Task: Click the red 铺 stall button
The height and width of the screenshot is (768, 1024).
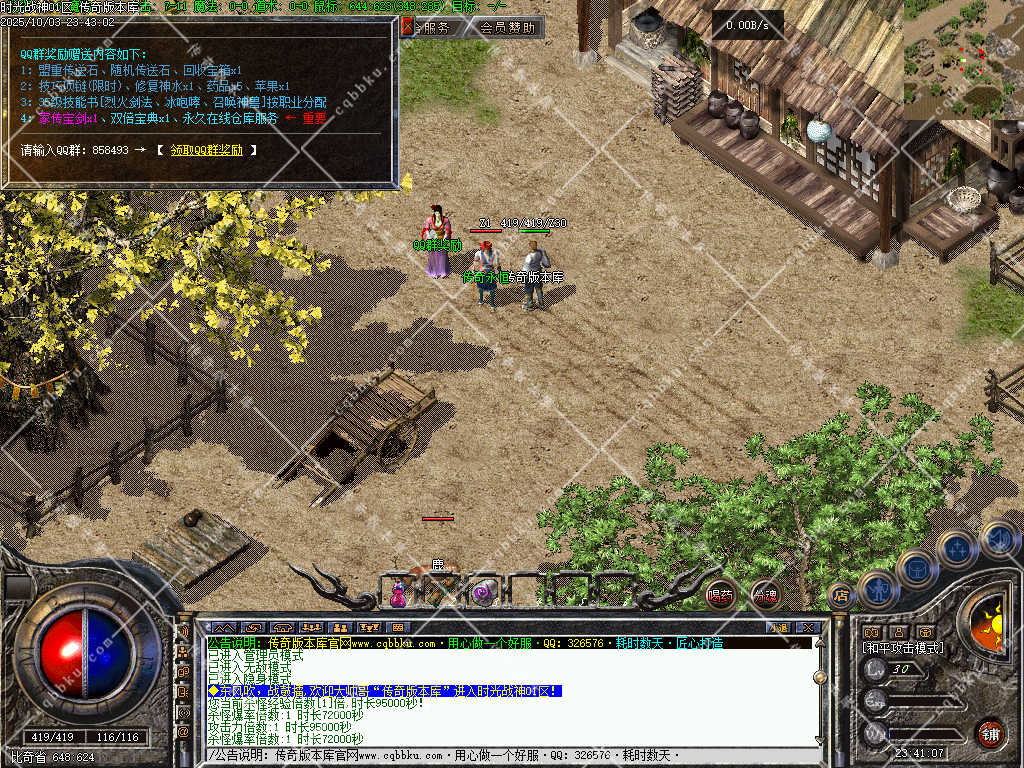Action: tap(990, 732)
